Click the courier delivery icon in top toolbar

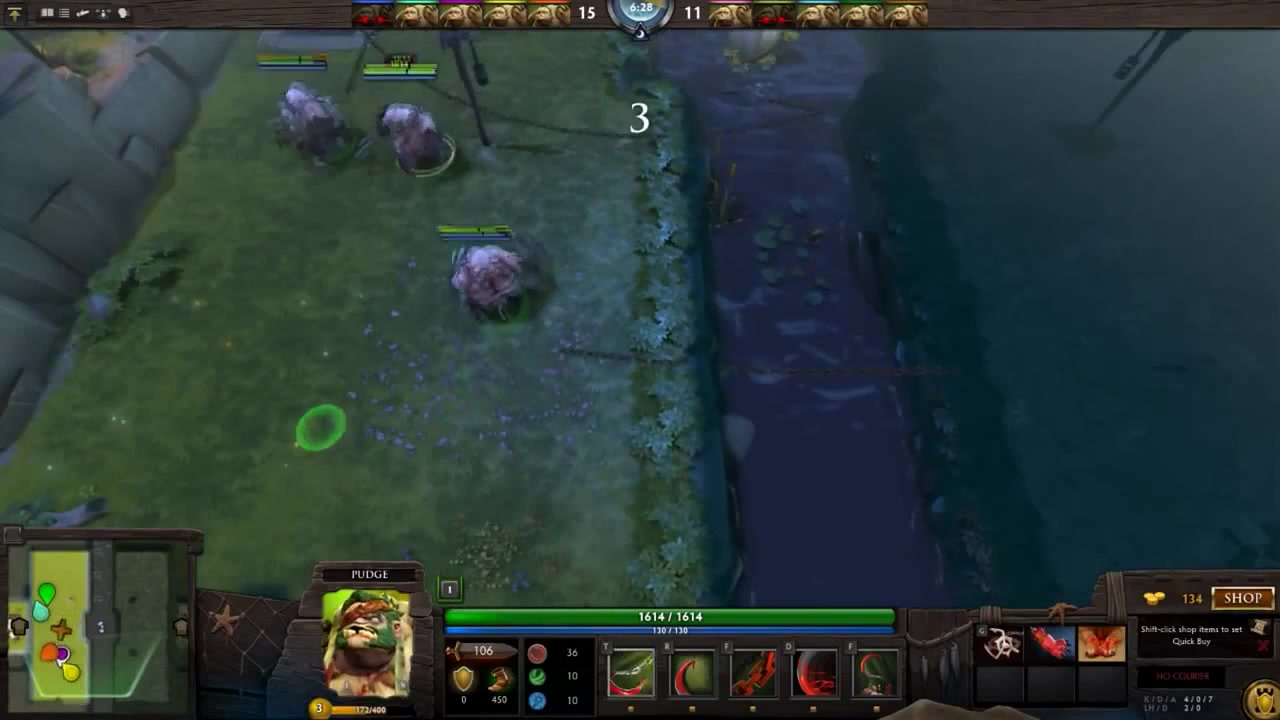(x=83, y=13)
